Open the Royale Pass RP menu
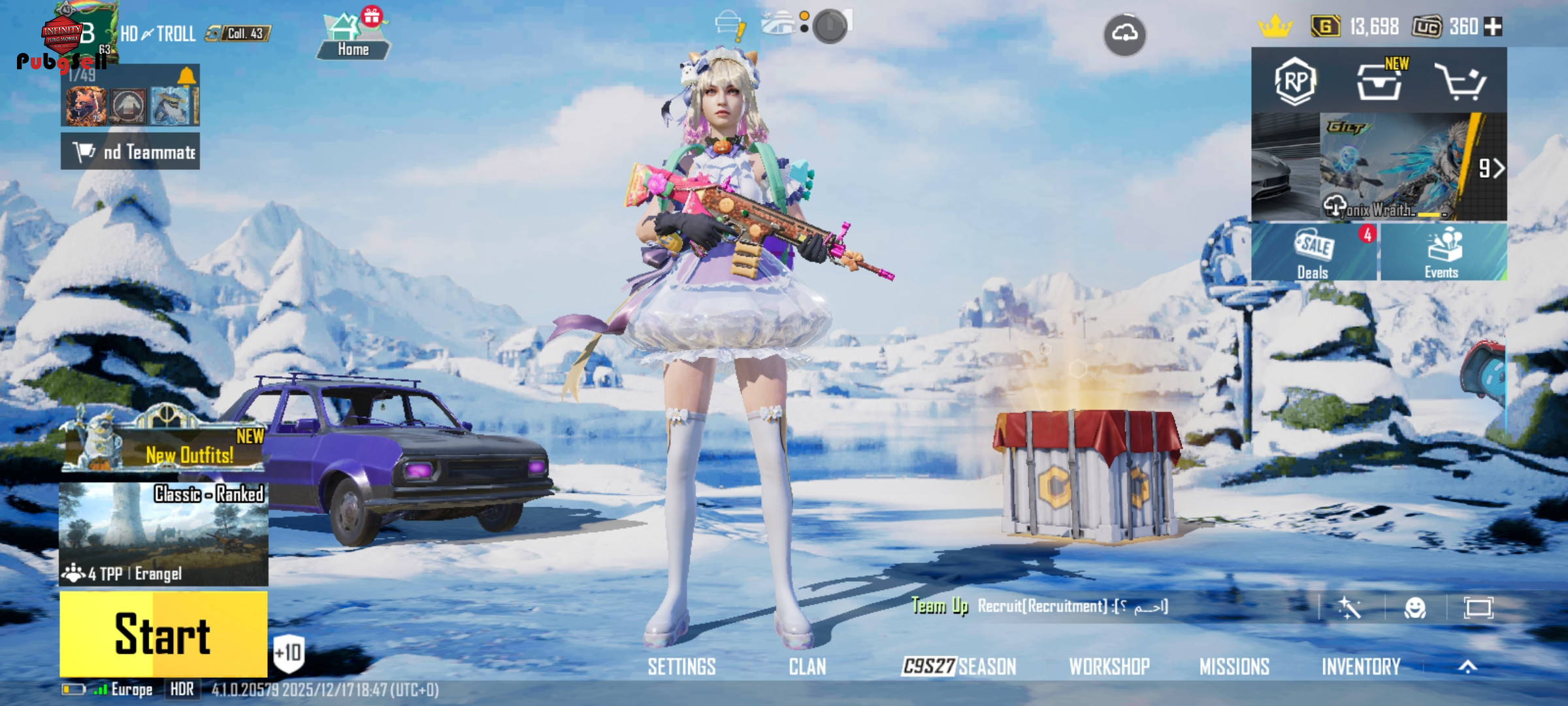1568x706 pixels. pos(1295,81)
